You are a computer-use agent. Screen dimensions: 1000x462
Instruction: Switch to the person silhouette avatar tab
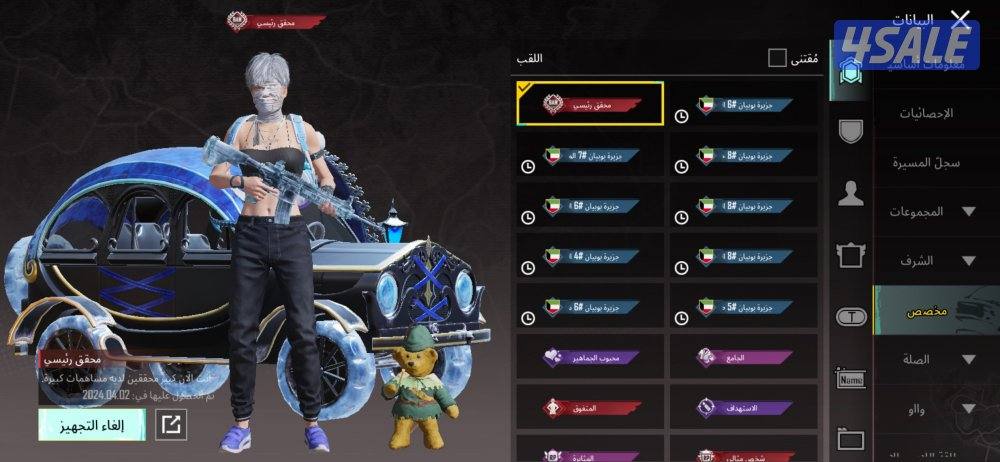(x=851, y=194)
